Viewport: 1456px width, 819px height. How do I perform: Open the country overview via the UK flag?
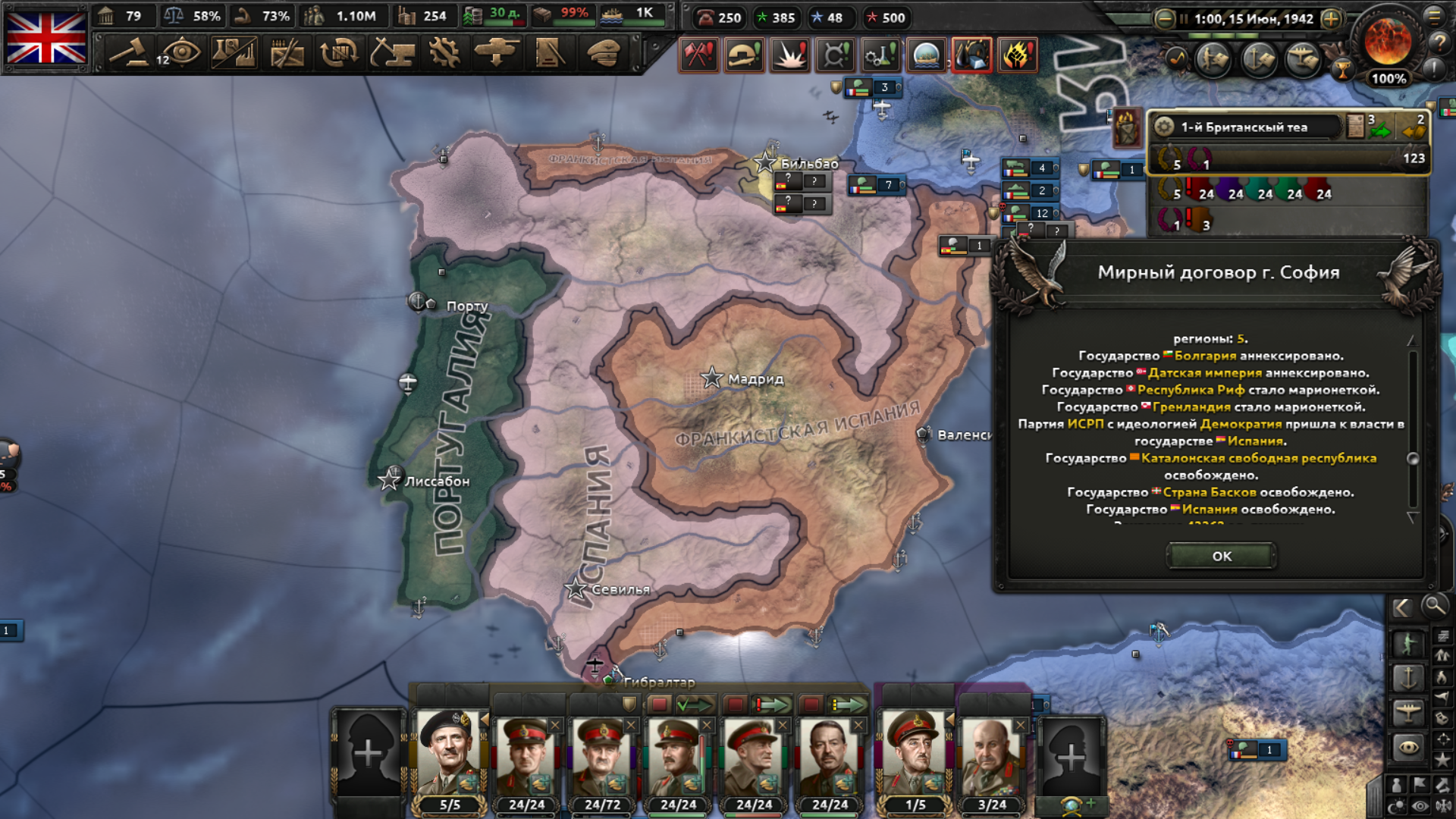tap(46, 38)
